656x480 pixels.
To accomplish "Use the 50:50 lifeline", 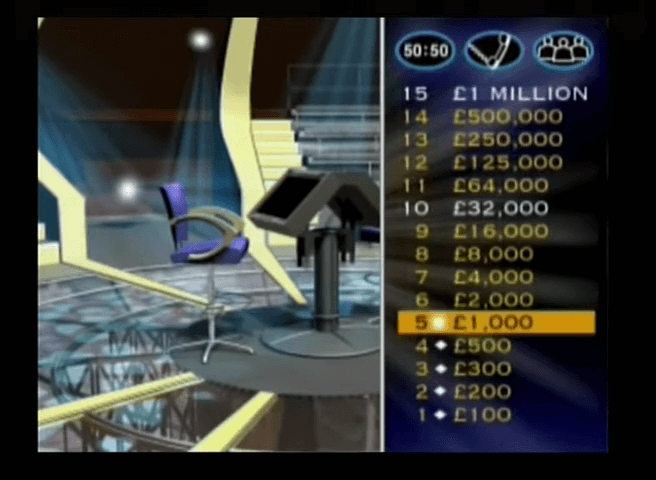I will (423, 51).
